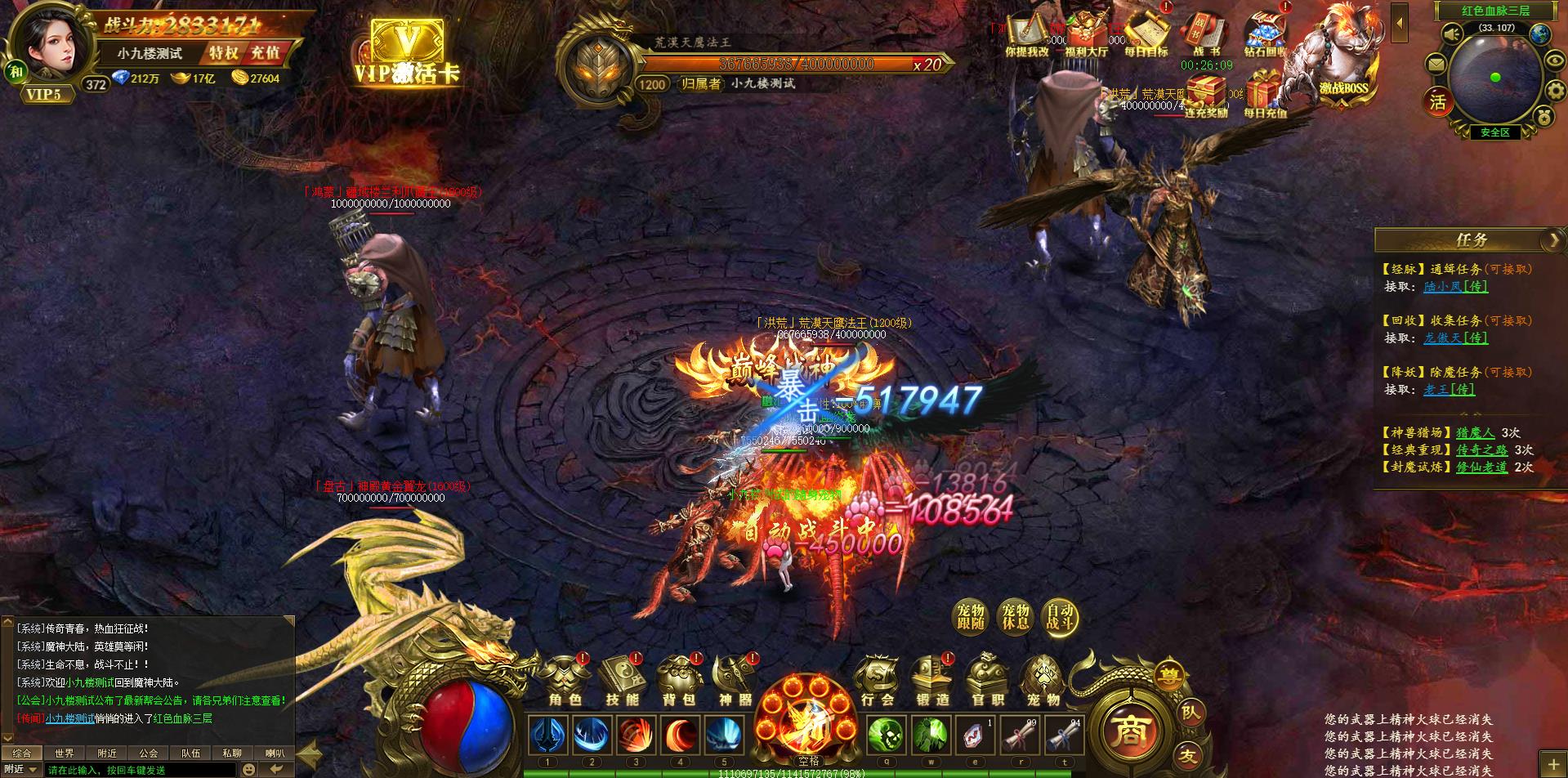The width and height of the screenshot is (1568, 778).
Task: Open the 技能 skills book
Action: tap(622, 681)
